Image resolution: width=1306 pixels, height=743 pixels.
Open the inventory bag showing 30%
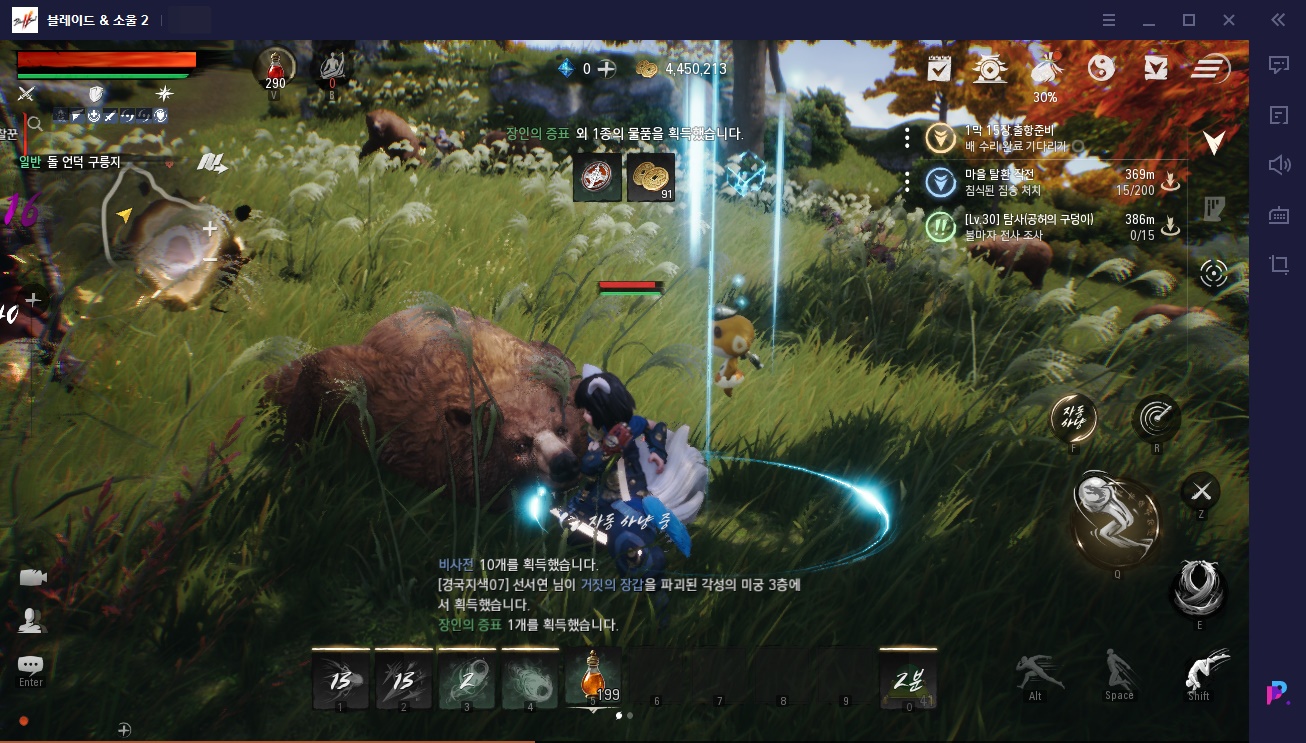1045,68
